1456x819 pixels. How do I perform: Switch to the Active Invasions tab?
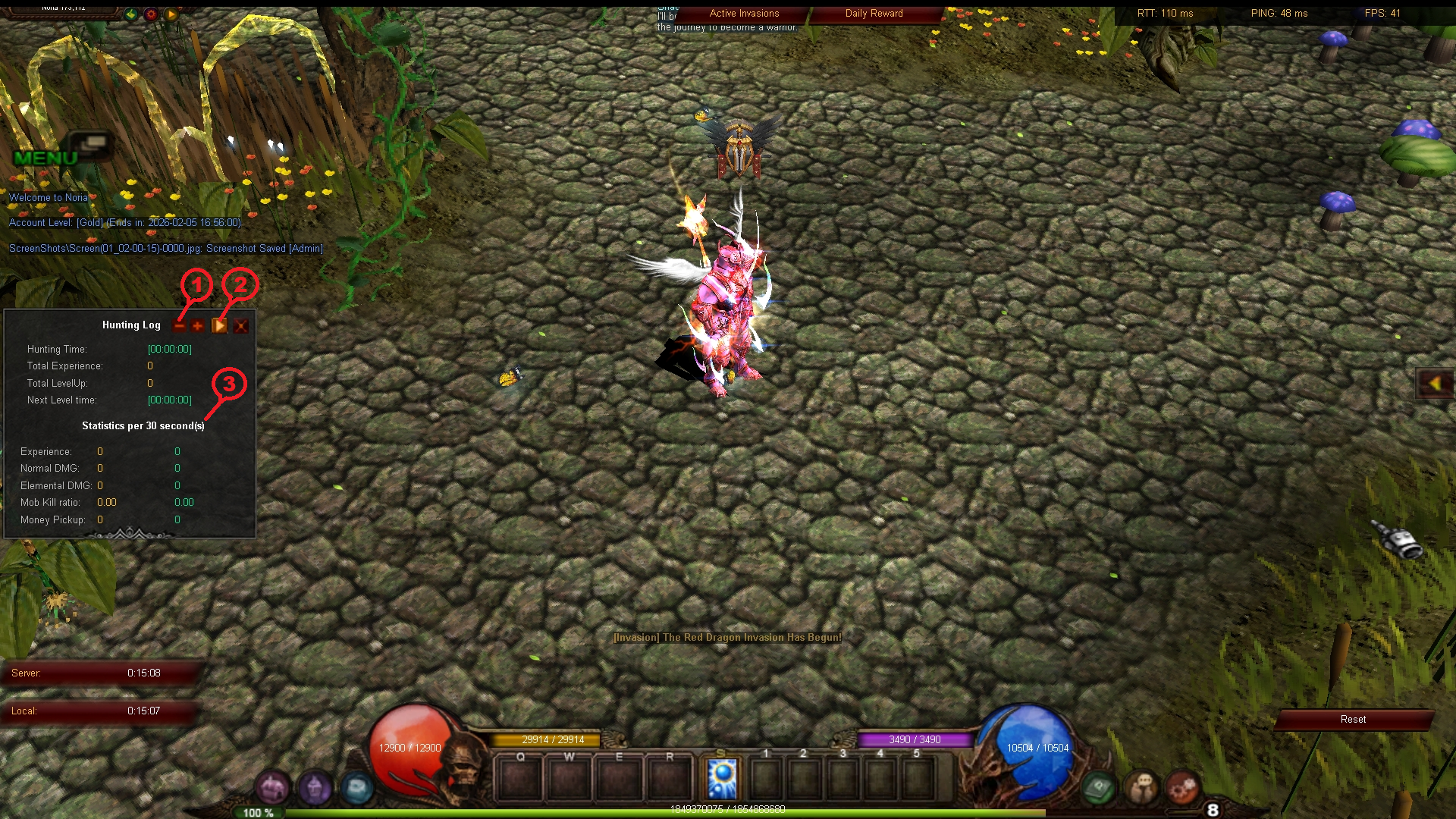pos(743,13)
